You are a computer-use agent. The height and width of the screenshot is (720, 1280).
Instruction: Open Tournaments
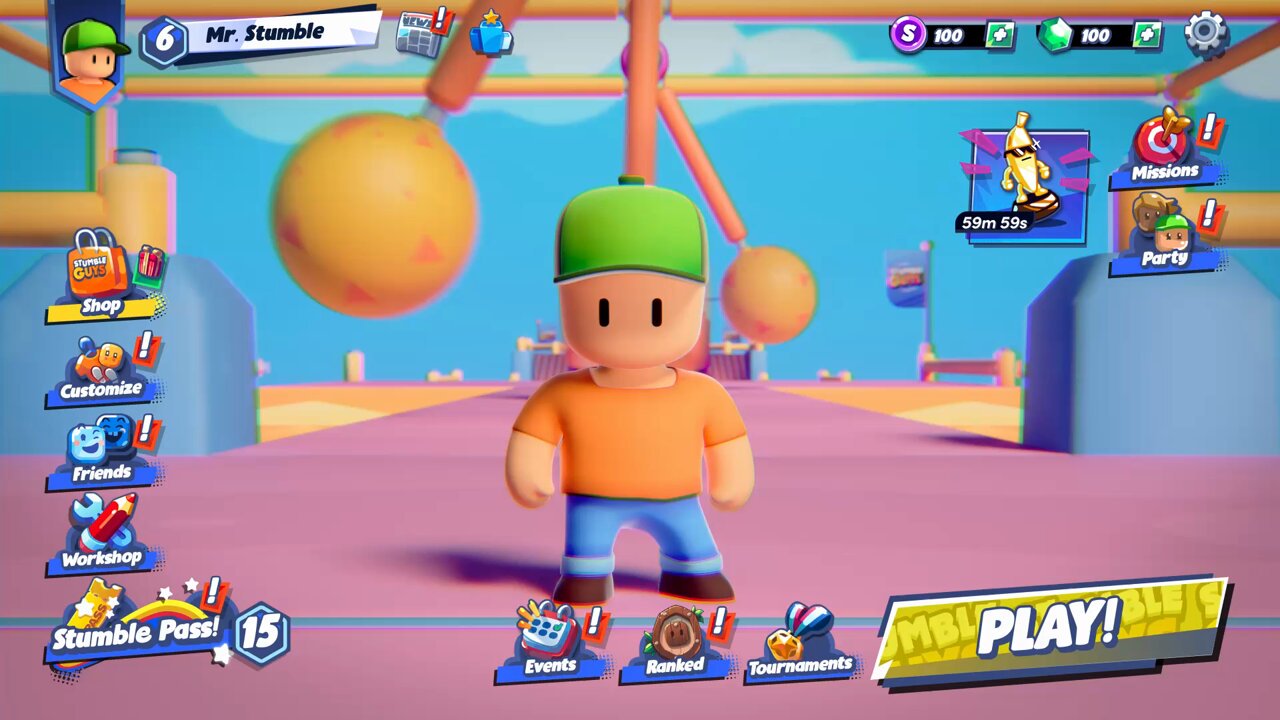tap(800, 644)
